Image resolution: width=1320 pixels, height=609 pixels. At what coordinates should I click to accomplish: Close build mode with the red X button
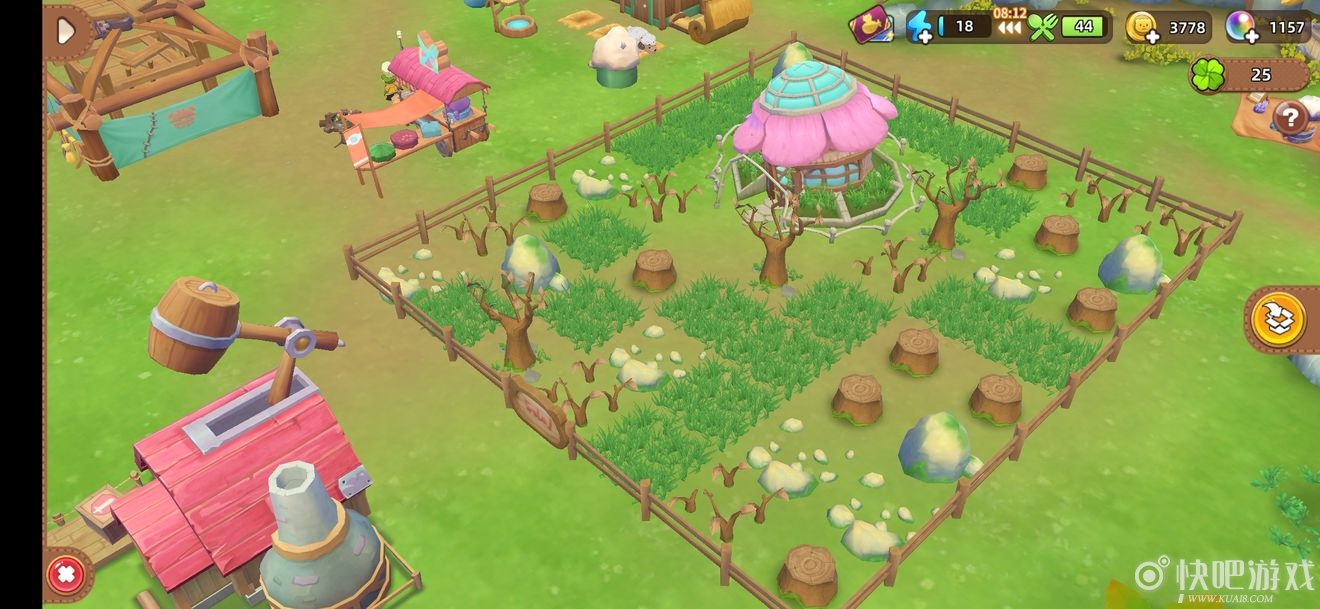(66, 575)
